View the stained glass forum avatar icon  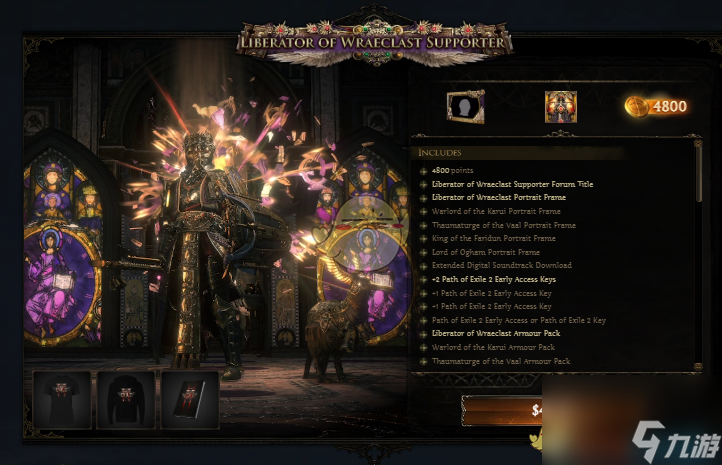(560, 106)
